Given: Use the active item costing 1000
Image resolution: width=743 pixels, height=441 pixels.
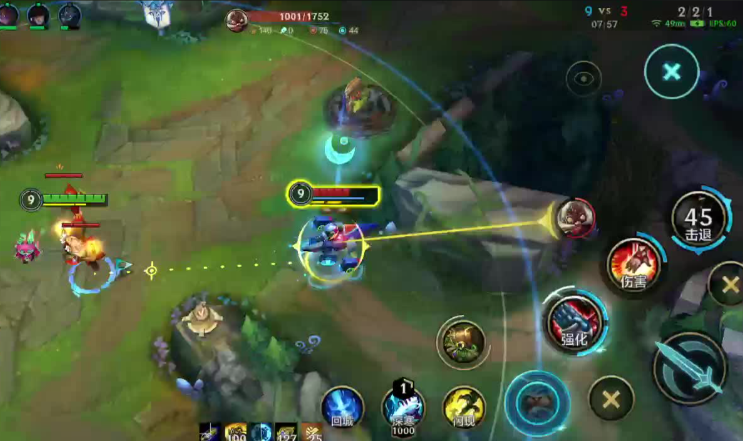Looking at the screenshot, I should [x=403, y=406].
